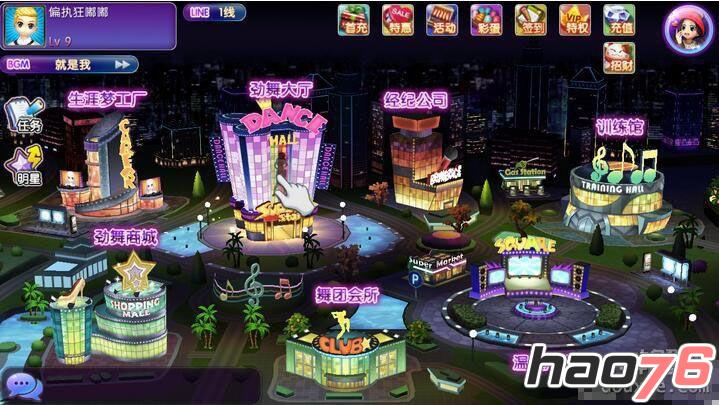Viewport: 719px width, 405px height.
Task: Skip to the next BGM track
Action: (124, 64)
